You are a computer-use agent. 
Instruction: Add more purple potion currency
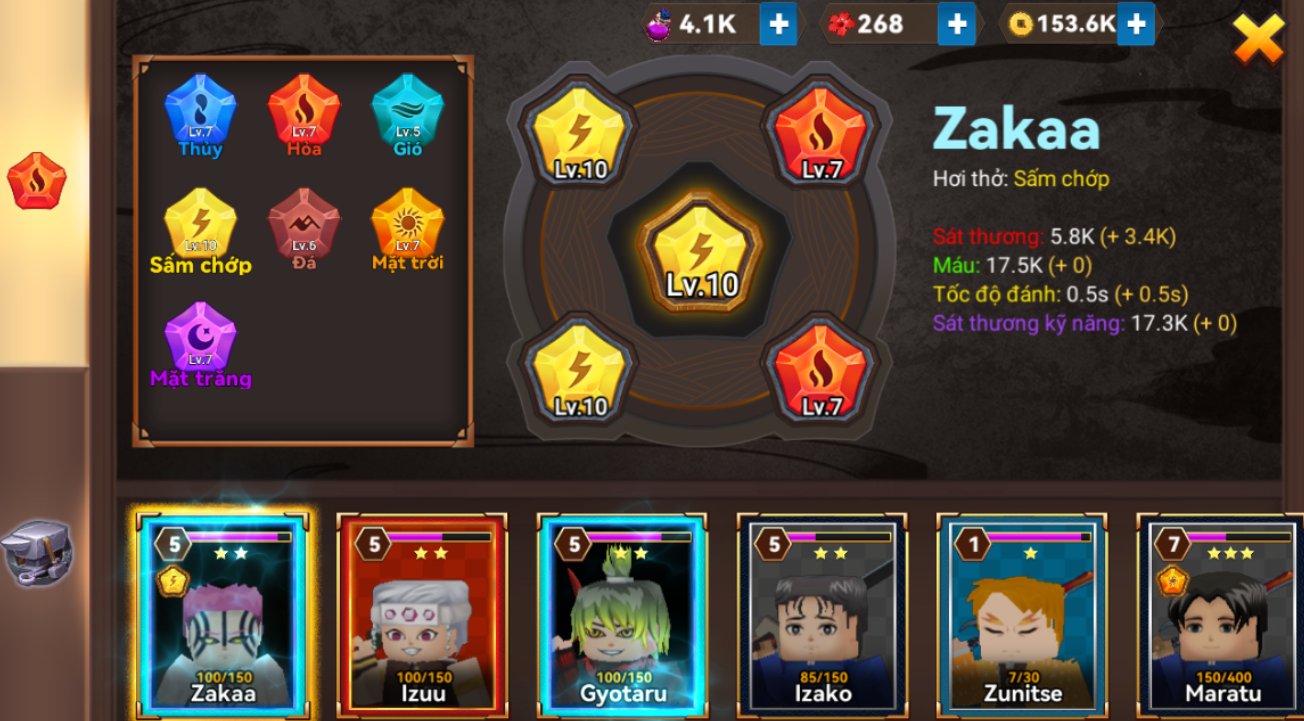(778, 24)
